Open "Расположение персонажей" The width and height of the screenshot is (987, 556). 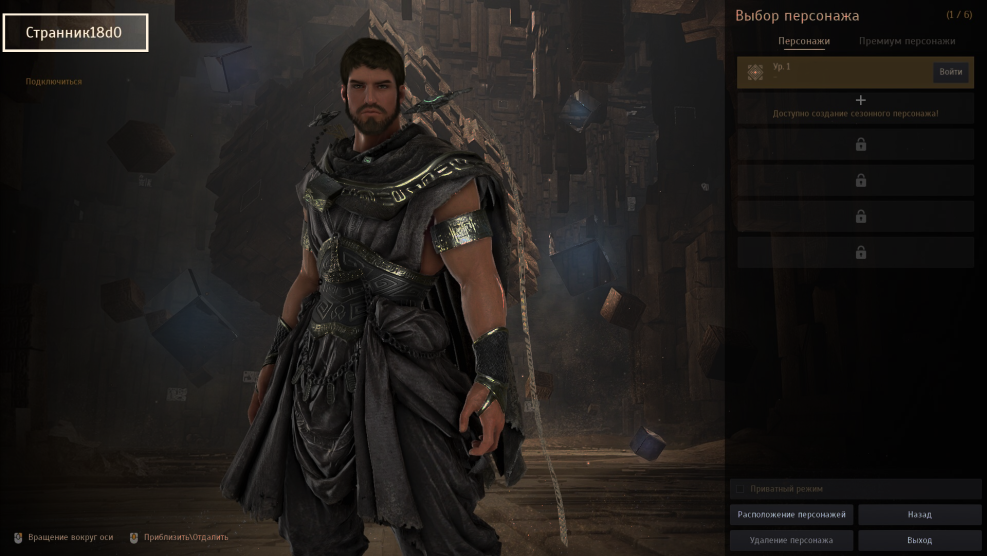pos(791,515)
